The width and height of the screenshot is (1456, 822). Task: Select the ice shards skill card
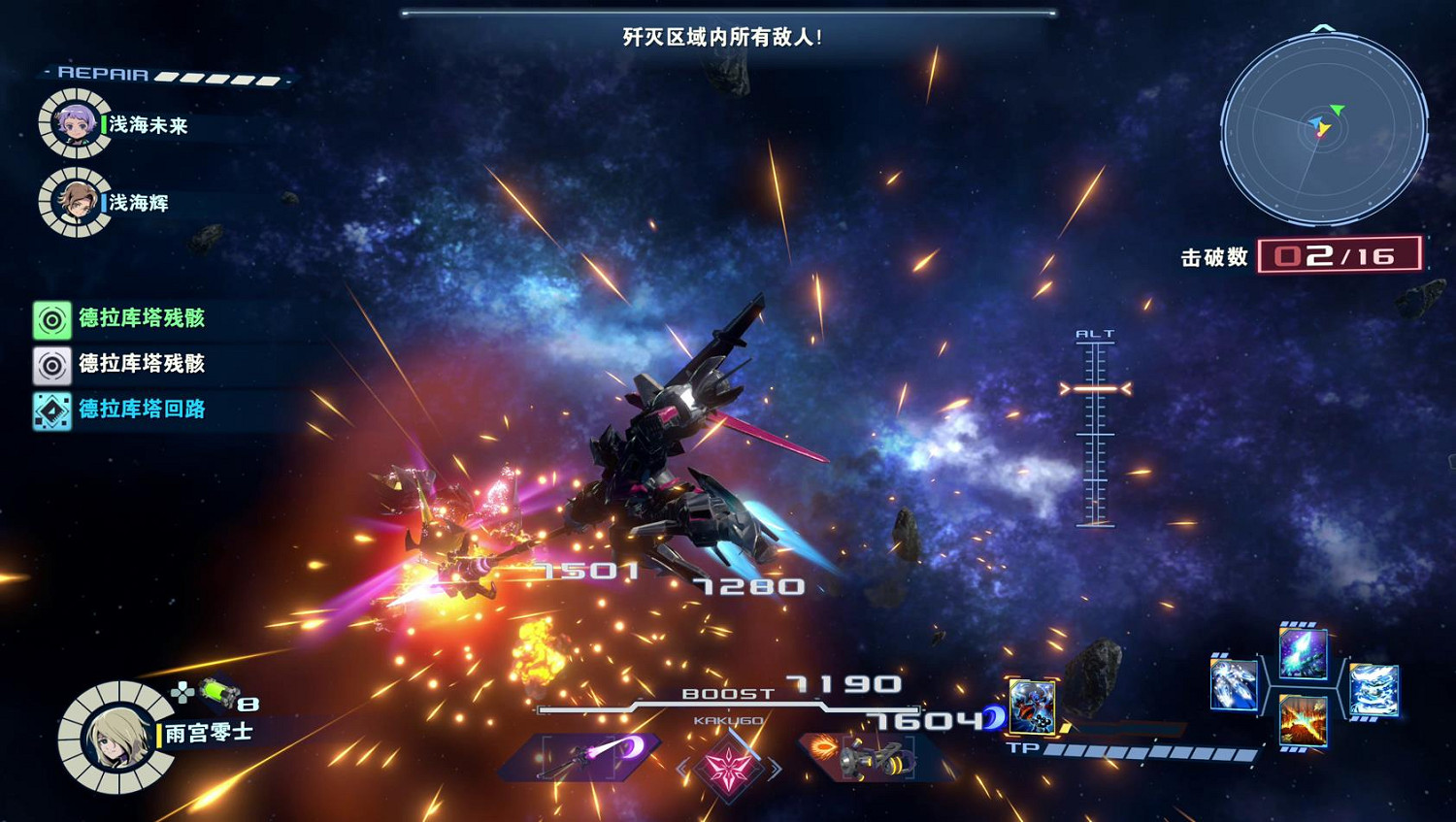tap(1233, 686)
